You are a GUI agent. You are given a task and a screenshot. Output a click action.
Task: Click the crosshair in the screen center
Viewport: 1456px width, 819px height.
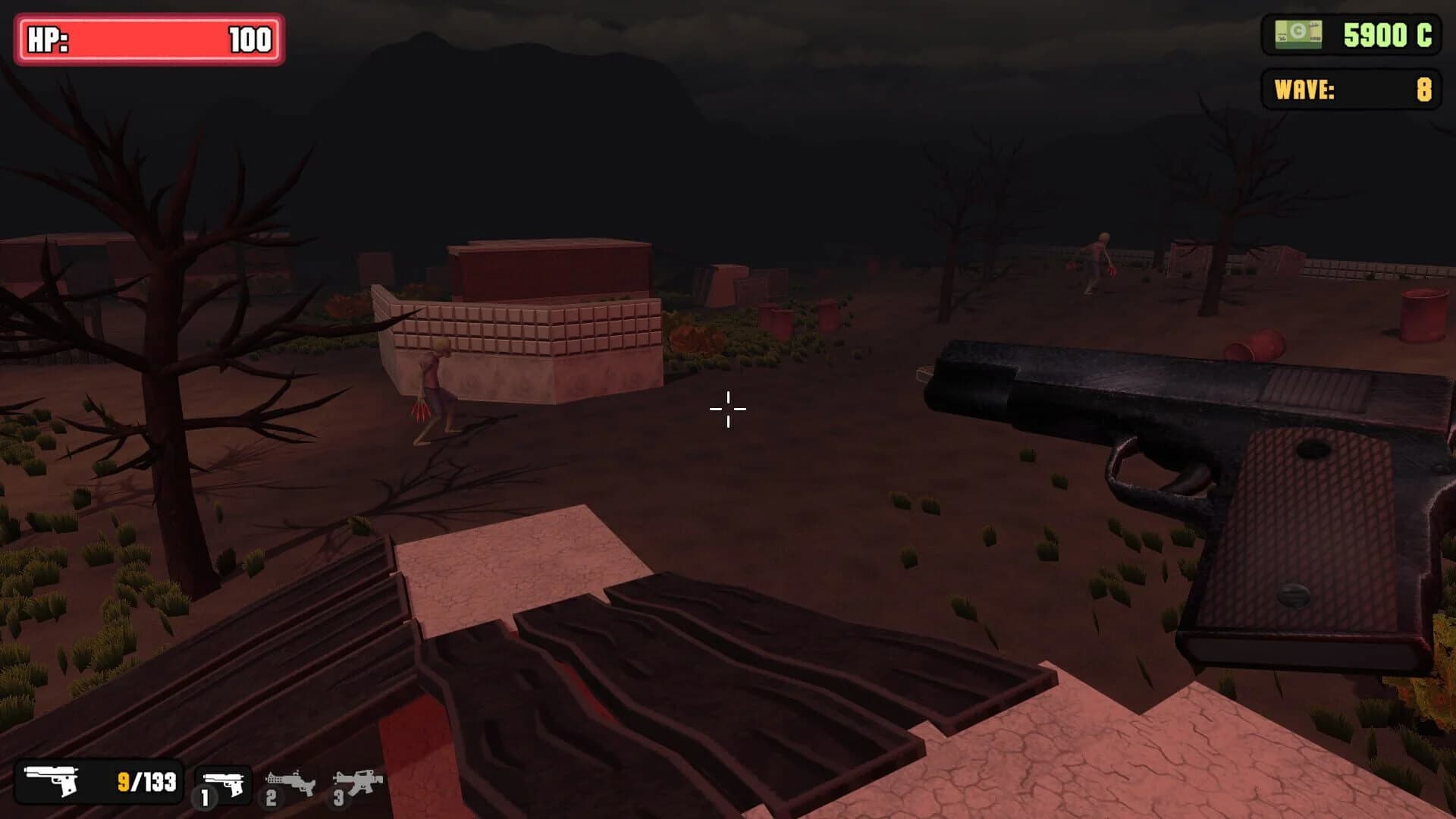point(728,409)
